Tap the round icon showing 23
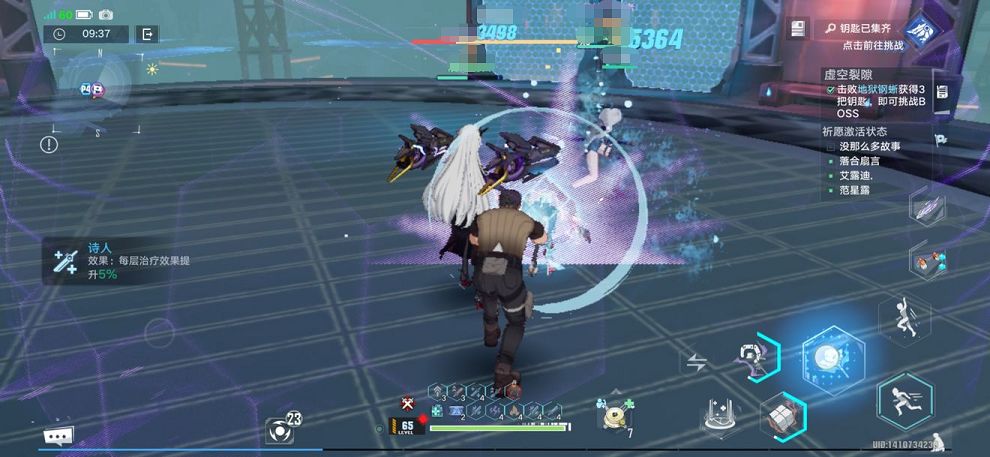 click(x=281, y=429)
